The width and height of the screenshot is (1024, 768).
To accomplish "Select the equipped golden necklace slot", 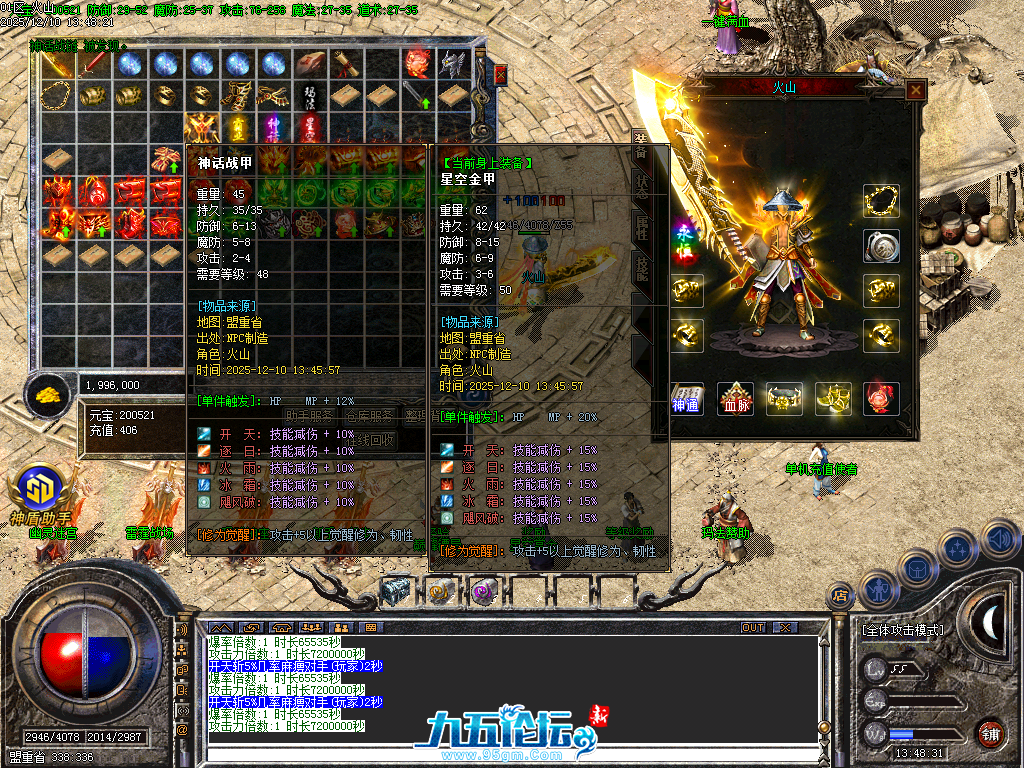I will coord(881,201).
